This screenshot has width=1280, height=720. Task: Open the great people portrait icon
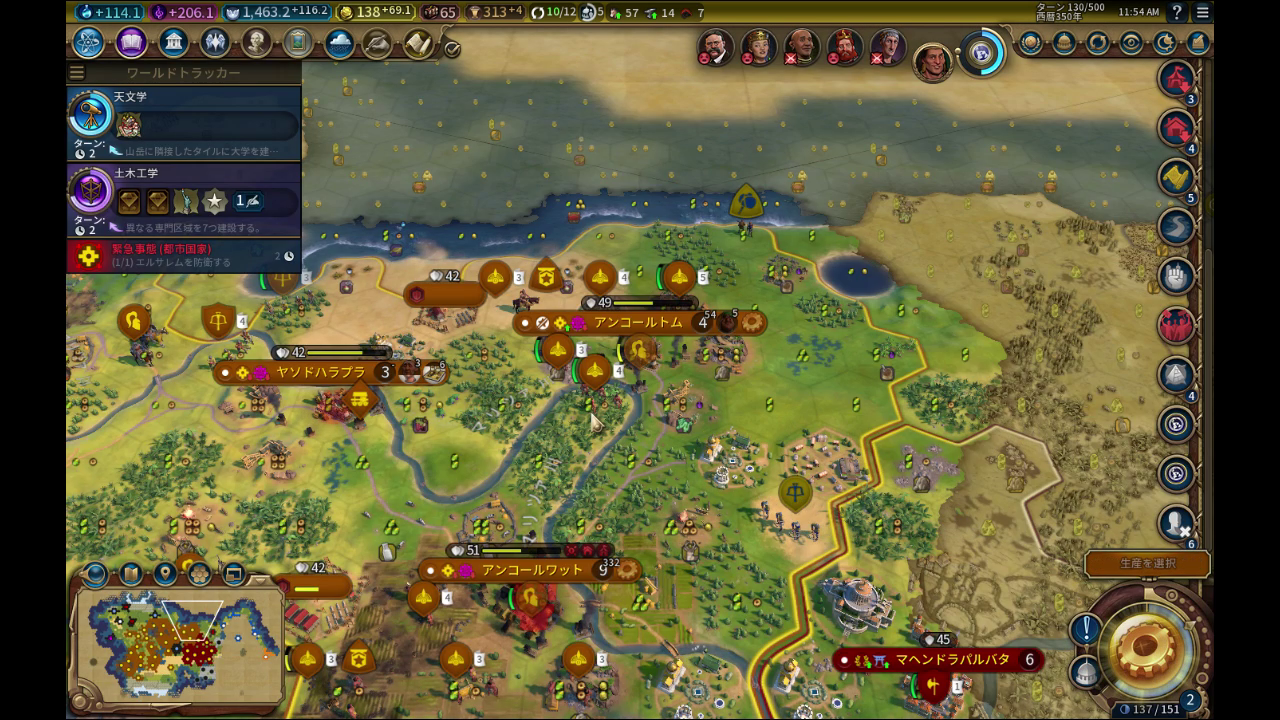(256, 43)
